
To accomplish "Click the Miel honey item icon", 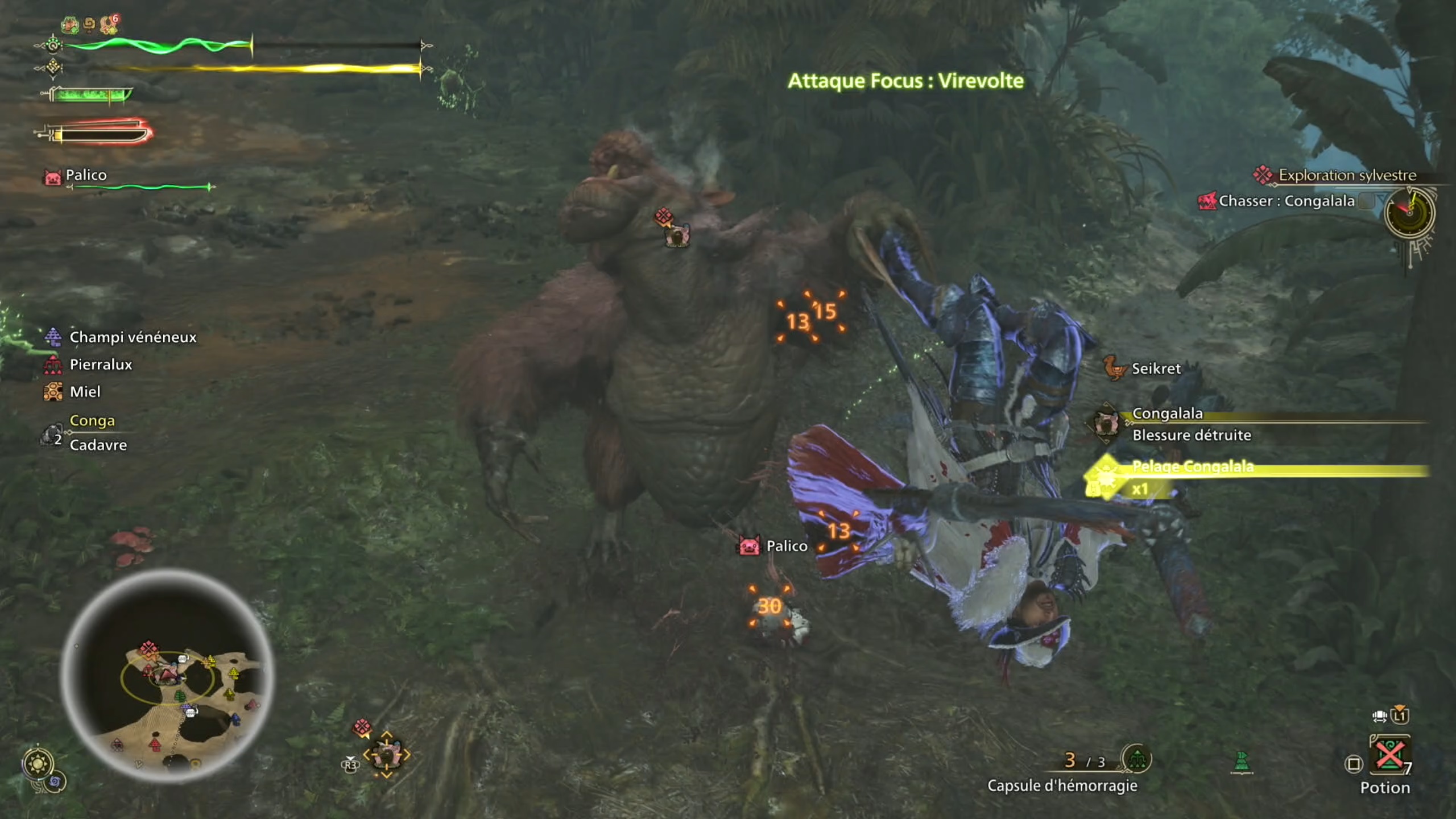I will [52, 392].
